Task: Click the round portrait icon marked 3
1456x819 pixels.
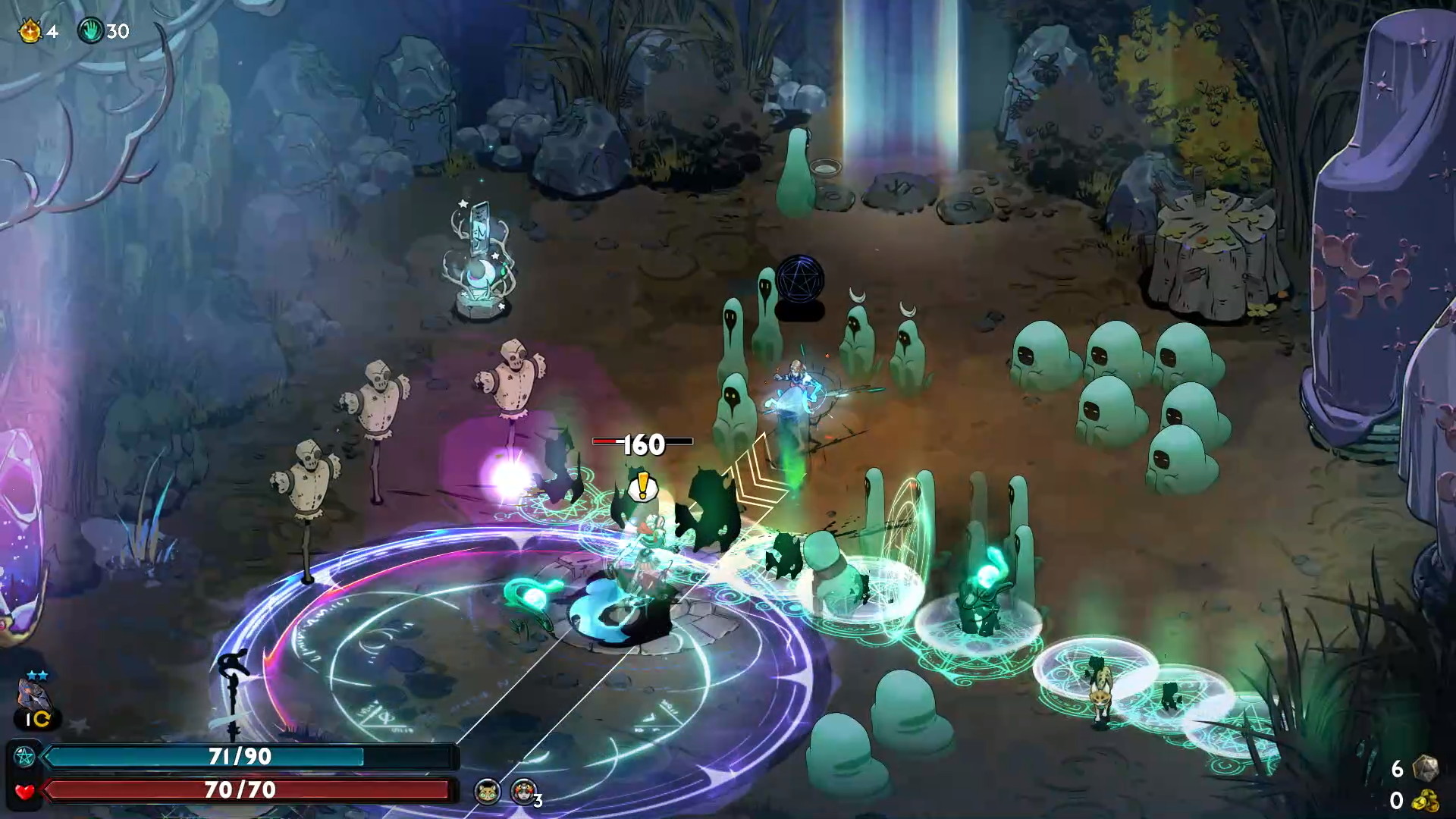Action: (x=523, y=792)
